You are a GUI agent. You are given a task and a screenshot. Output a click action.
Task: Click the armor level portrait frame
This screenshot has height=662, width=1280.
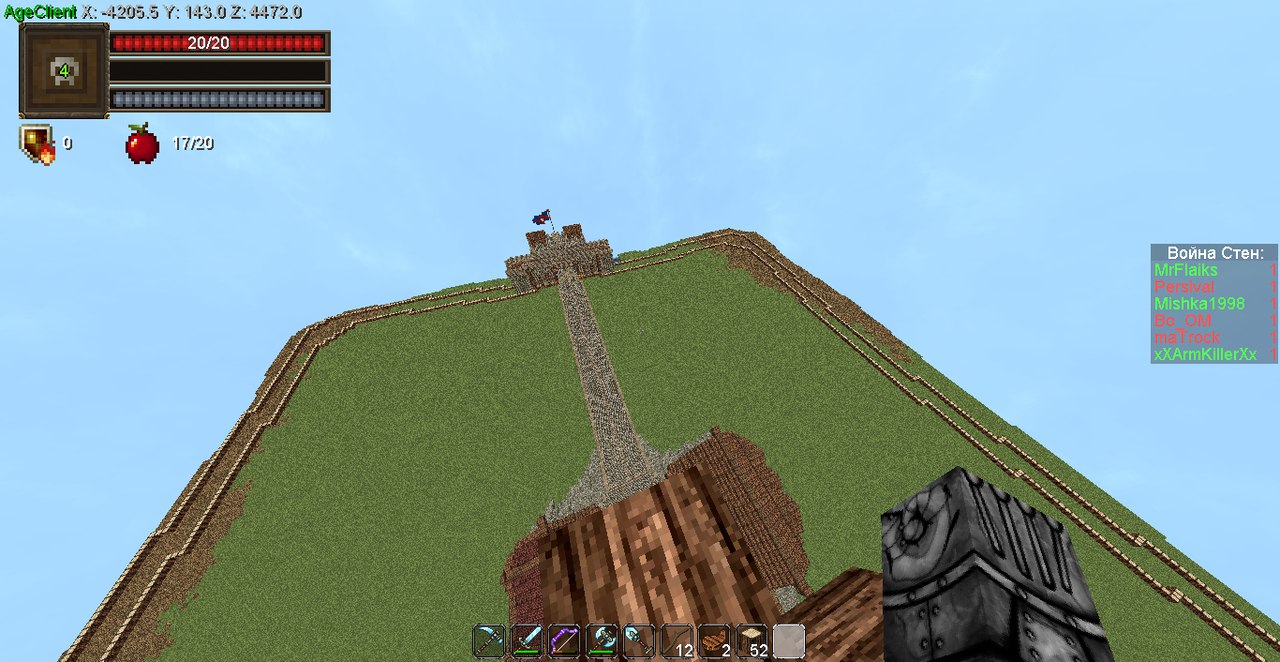(64, 70)
